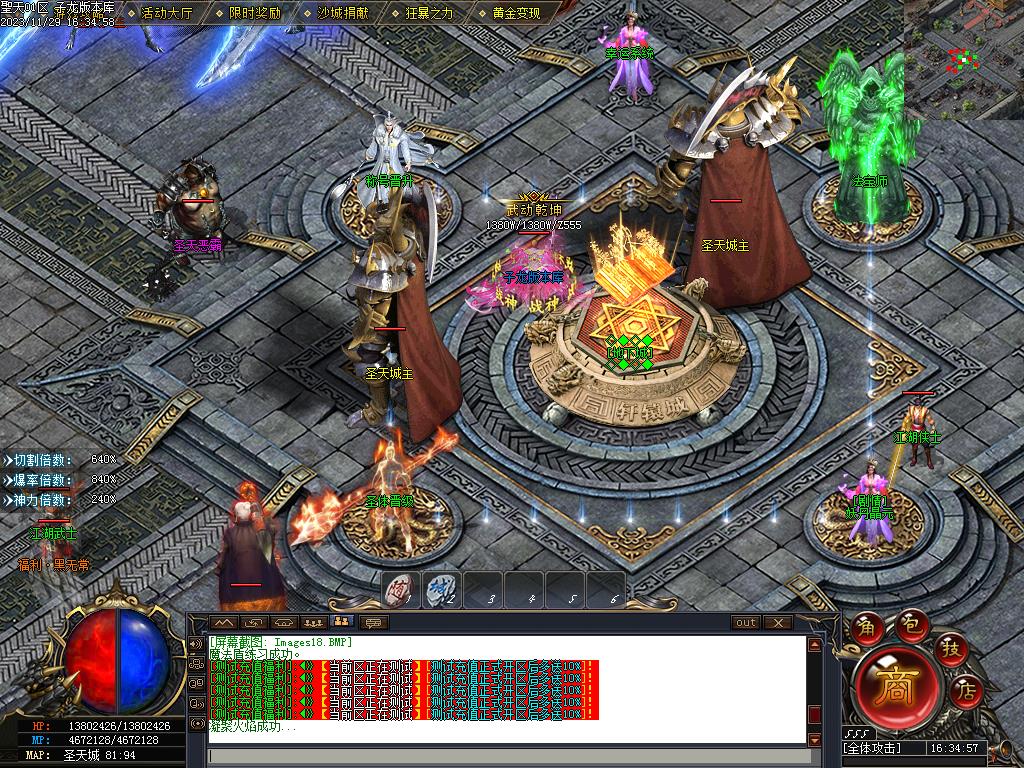Choose the 黄金变现 gold cash-out entry
This screenshot has width=1024, height=768.
click(516, 13)
